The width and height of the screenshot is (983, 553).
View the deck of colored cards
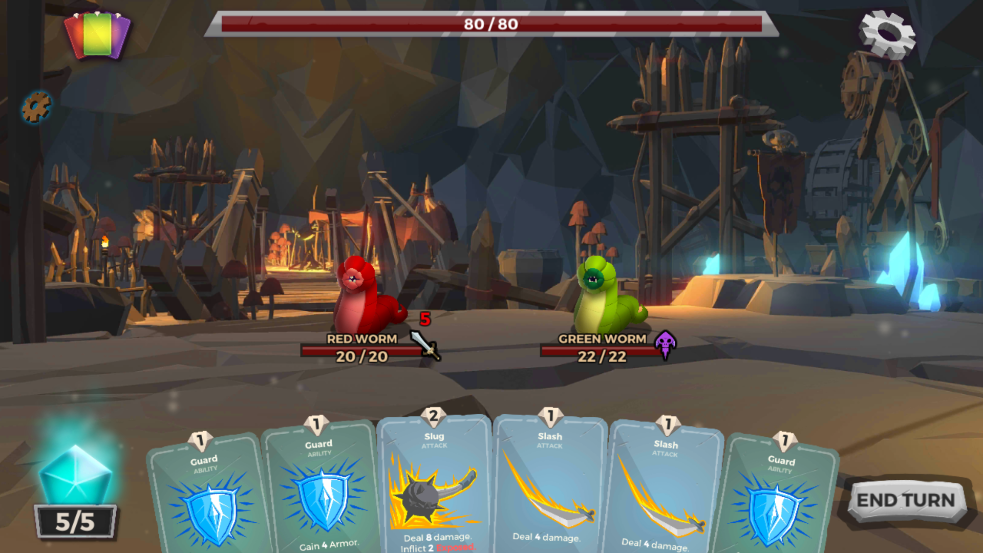pos(97,35)
